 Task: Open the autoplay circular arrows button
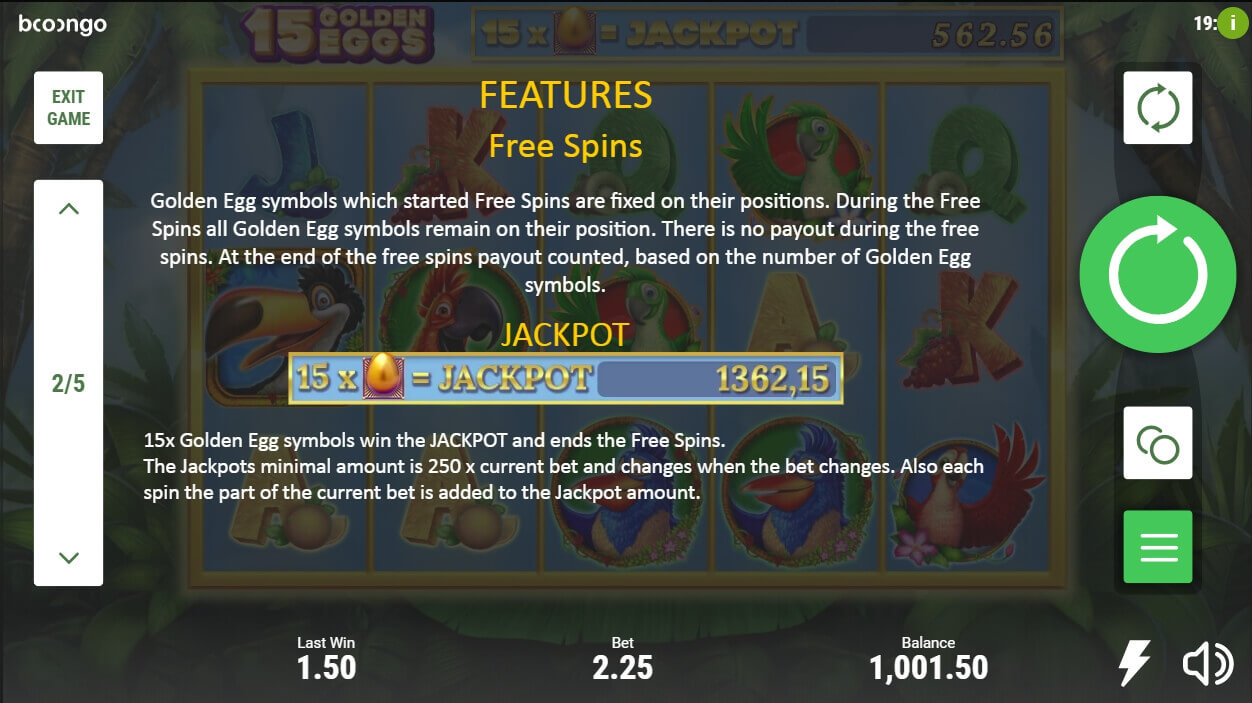[x=1157, y=108]
